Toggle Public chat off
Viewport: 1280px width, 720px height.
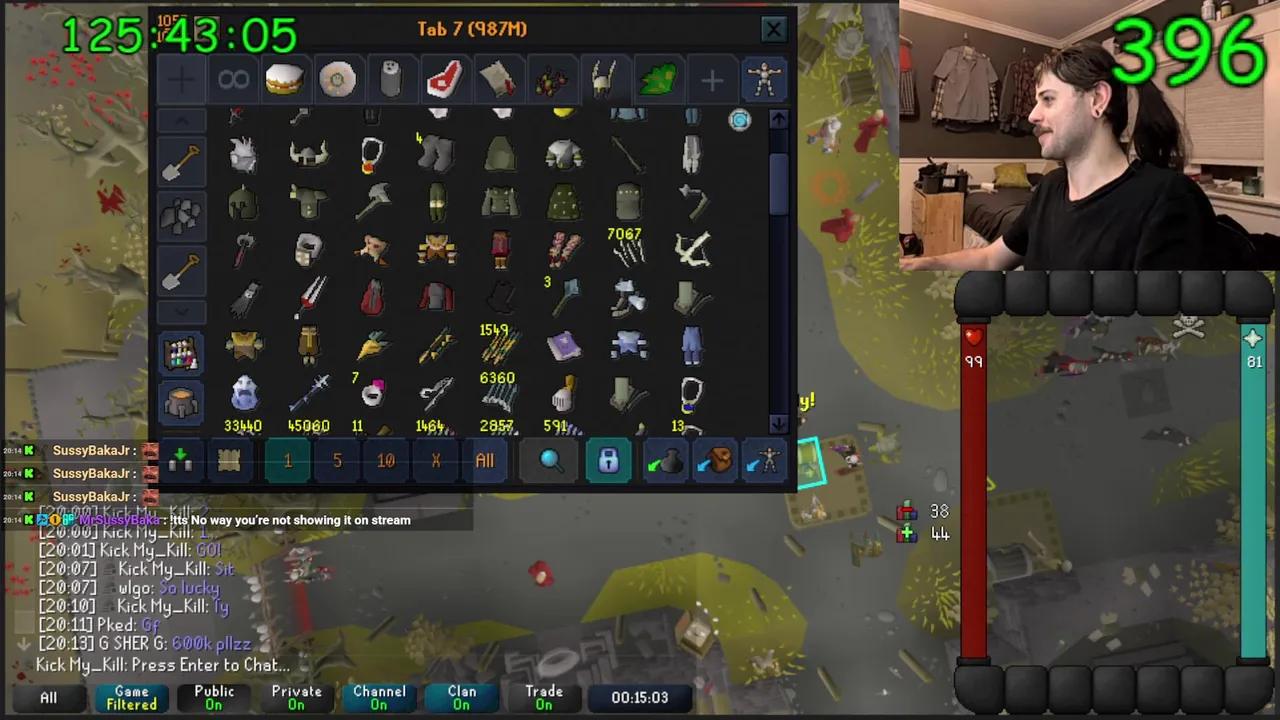213,697
